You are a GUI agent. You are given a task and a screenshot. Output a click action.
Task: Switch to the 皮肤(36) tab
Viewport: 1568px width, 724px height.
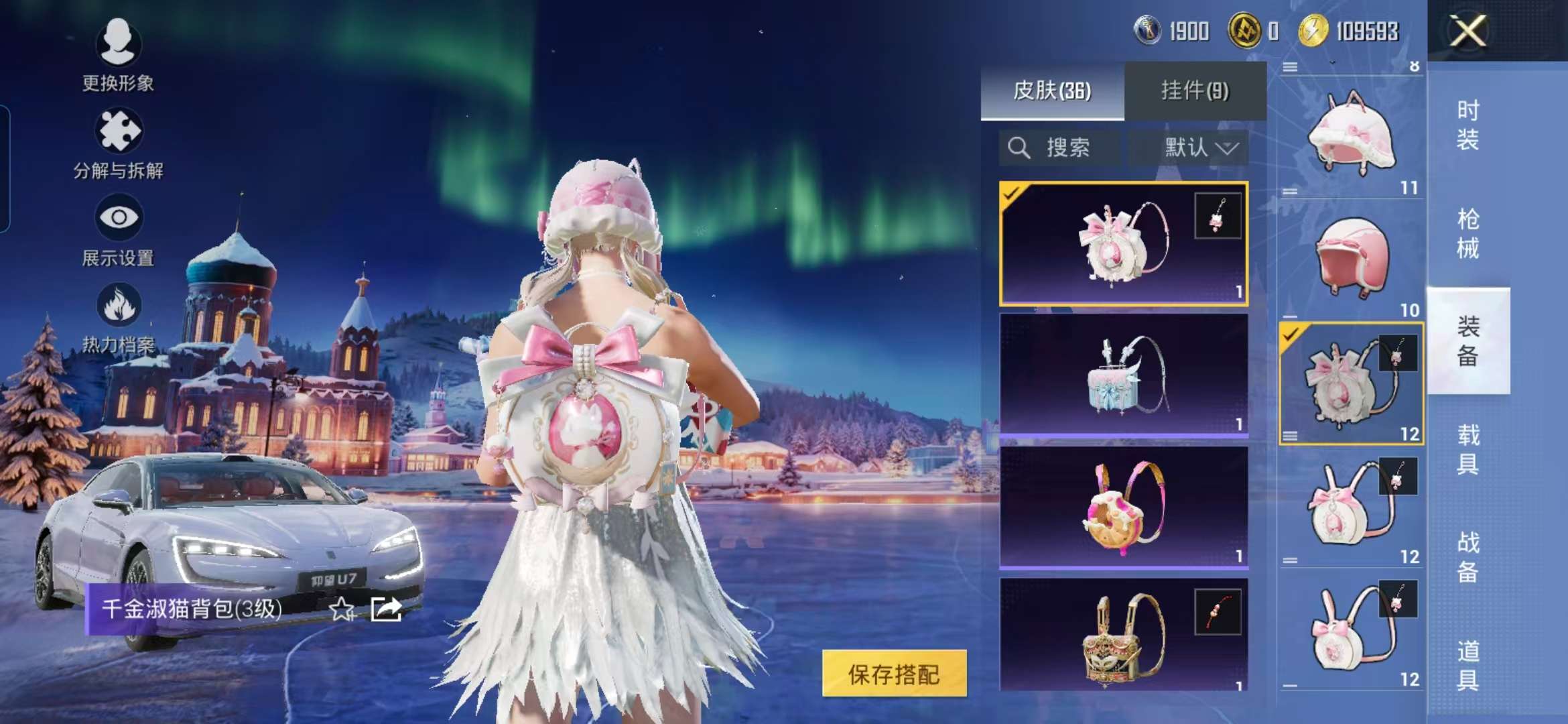pyautogui.click(x=1052, y=90)
